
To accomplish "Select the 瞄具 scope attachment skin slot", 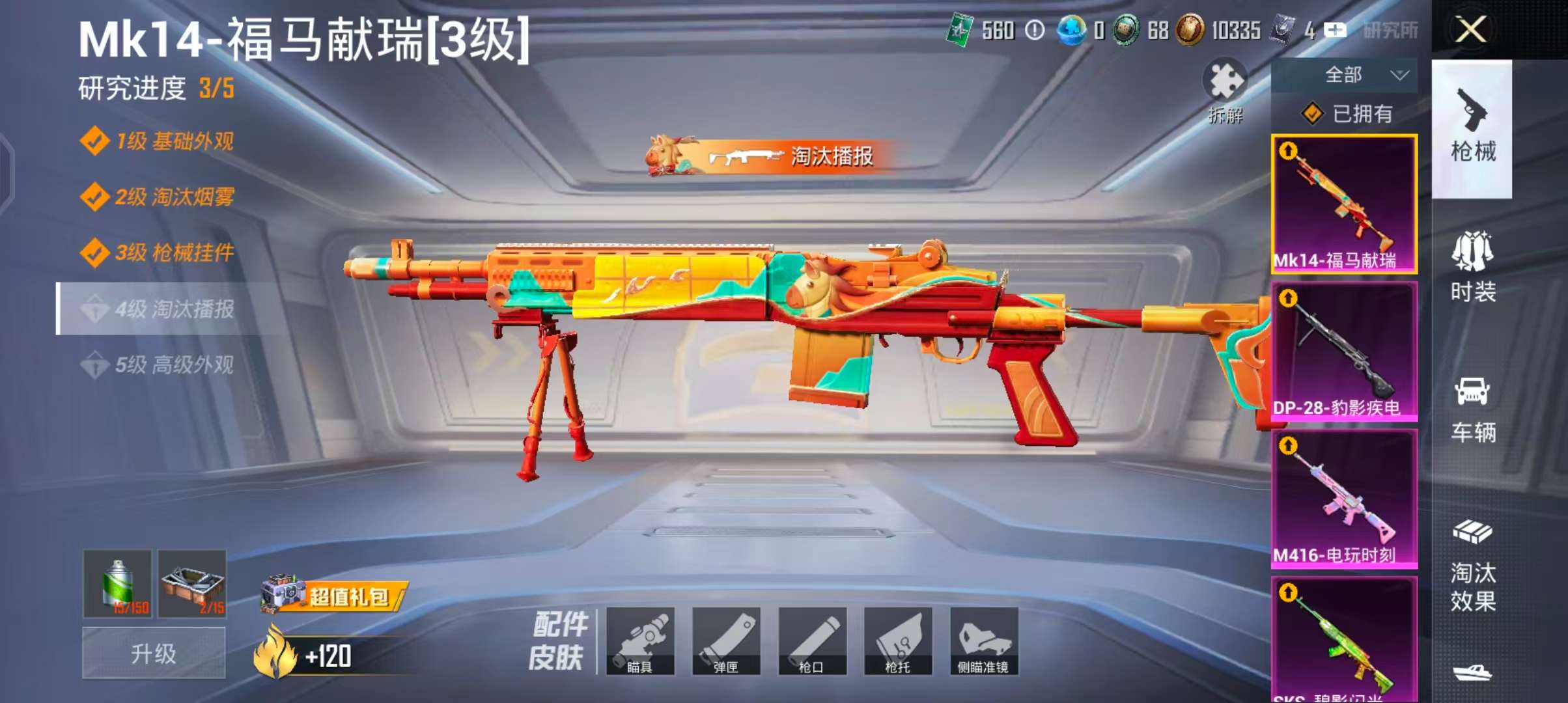I will point(640,641).
